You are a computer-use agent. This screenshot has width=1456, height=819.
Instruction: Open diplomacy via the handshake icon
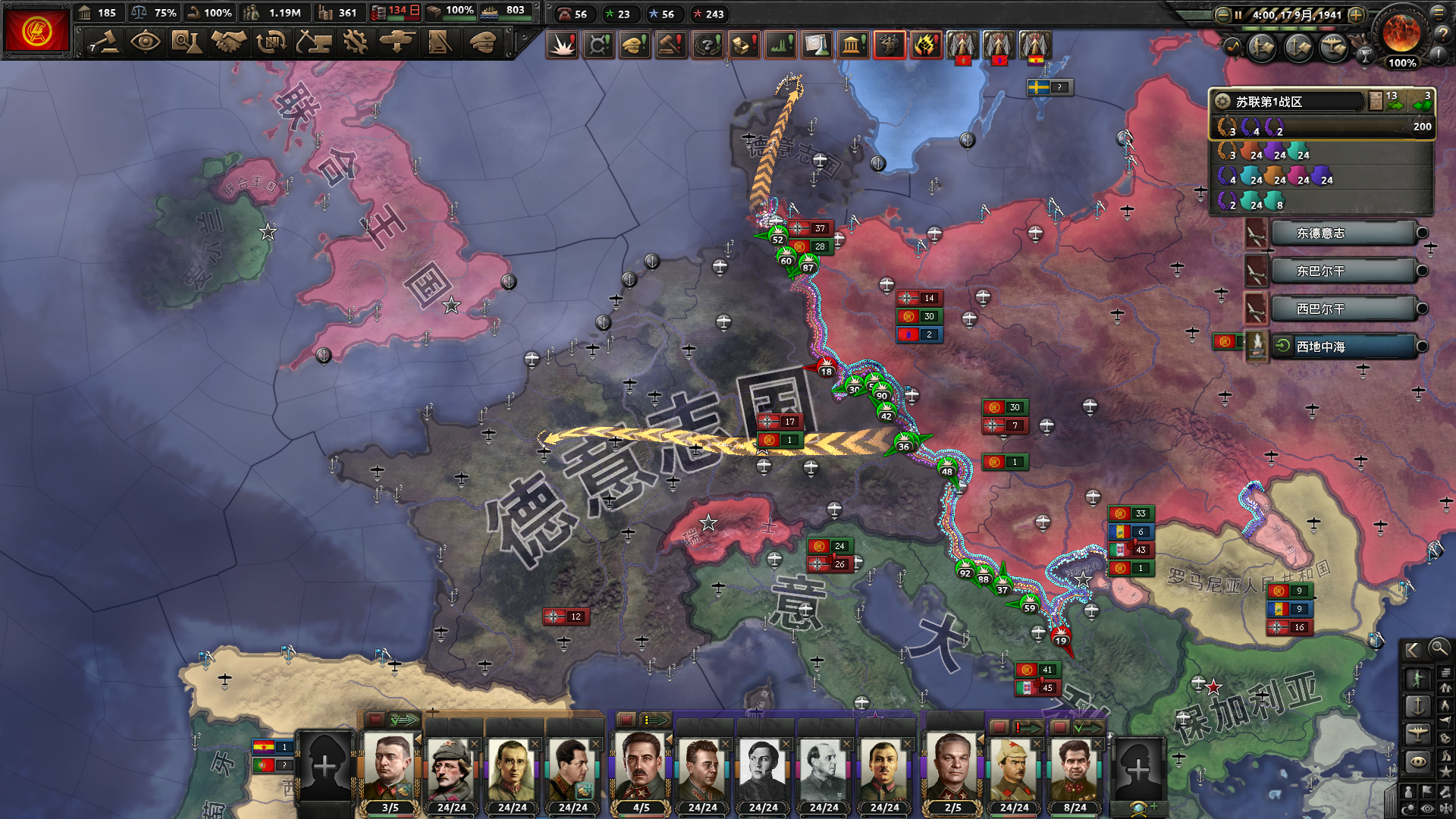pyautogui.click(x=228, y=42)
